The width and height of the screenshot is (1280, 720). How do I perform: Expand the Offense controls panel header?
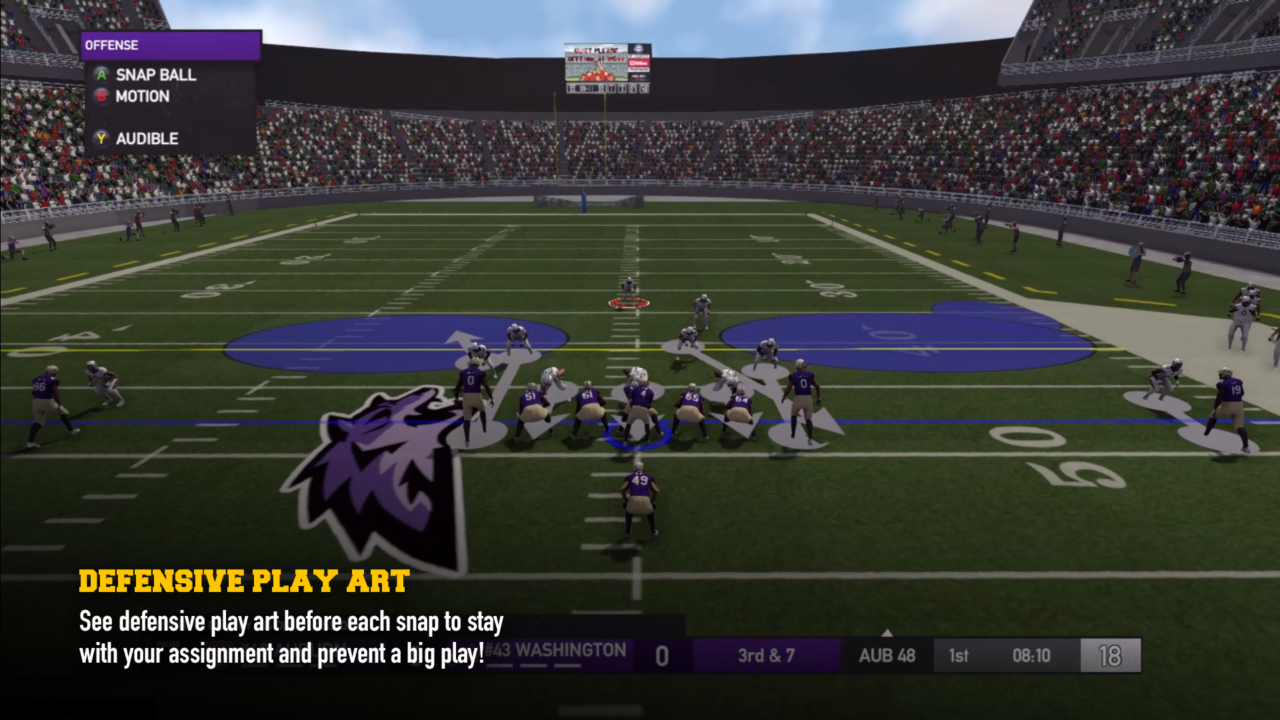[x=170, y=45]
